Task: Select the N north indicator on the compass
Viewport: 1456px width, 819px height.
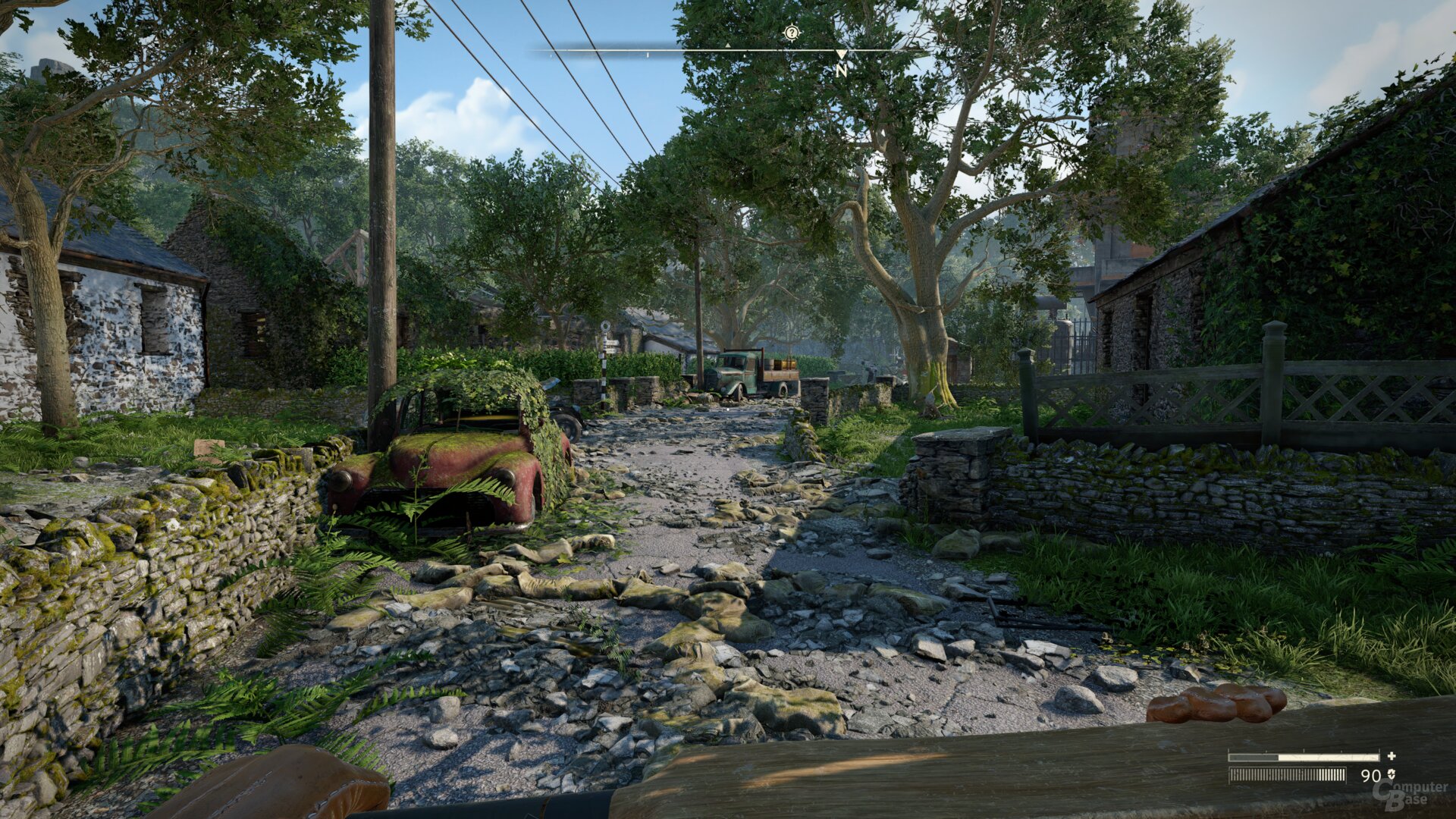Action: [x=840, y=71]
